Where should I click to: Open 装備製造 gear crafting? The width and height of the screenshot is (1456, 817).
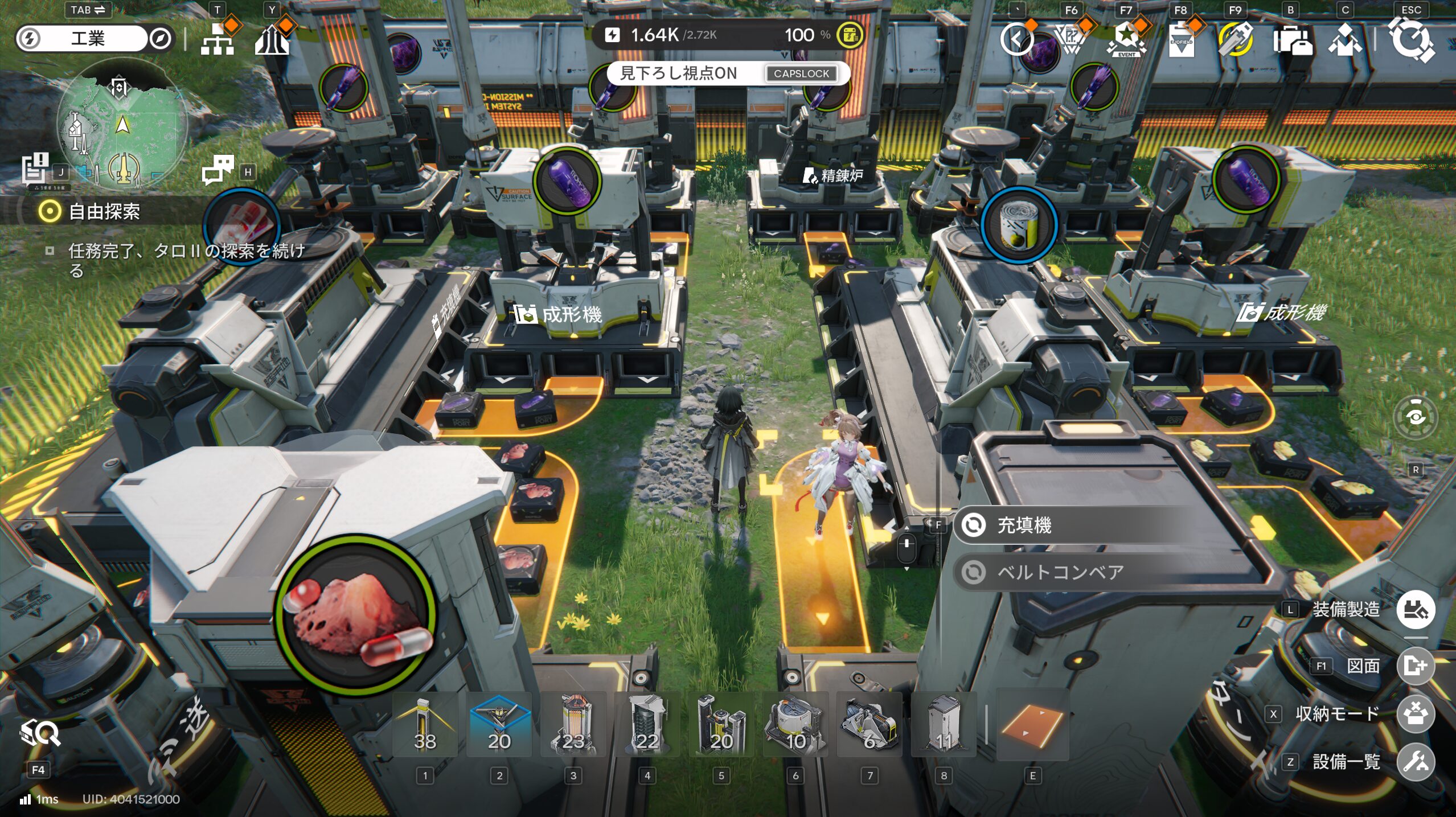pyautogui.click(x=1415, y=610)
